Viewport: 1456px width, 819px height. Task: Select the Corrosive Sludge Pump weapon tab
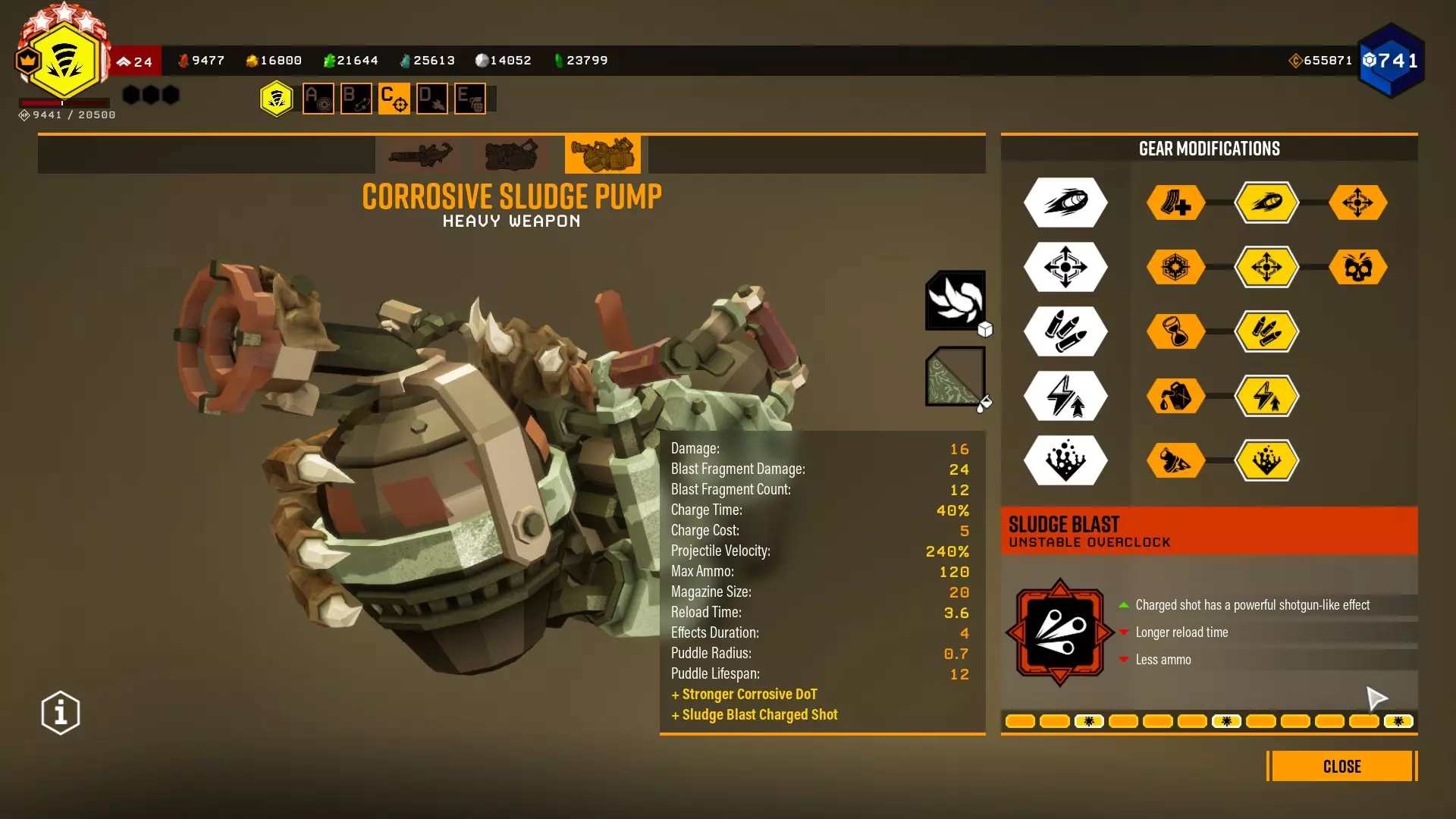coord(603,155)
